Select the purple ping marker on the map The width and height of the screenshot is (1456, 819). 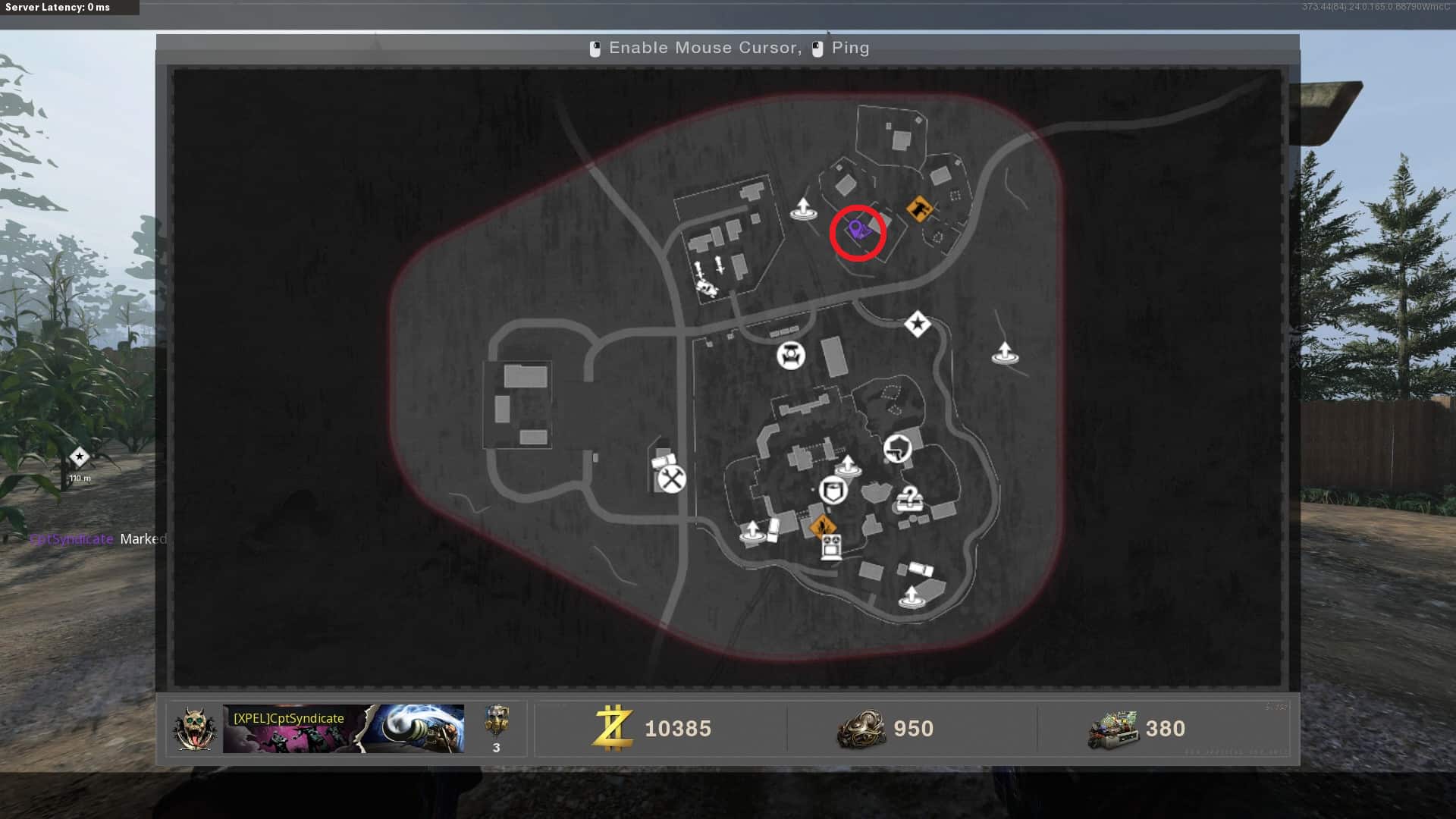(857, 229)
